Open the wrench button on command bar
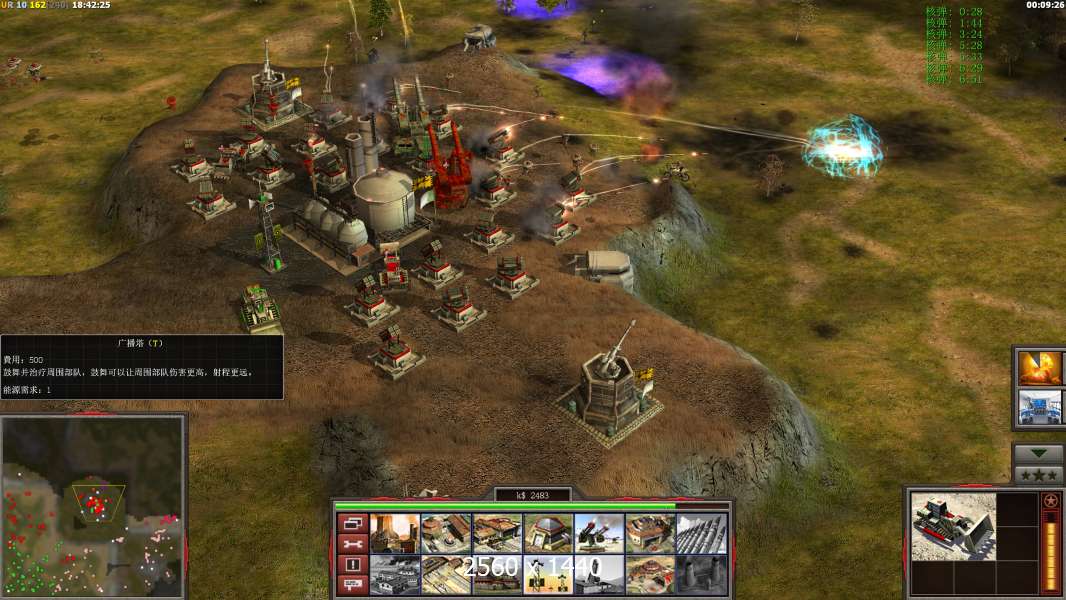 (352, 544)
